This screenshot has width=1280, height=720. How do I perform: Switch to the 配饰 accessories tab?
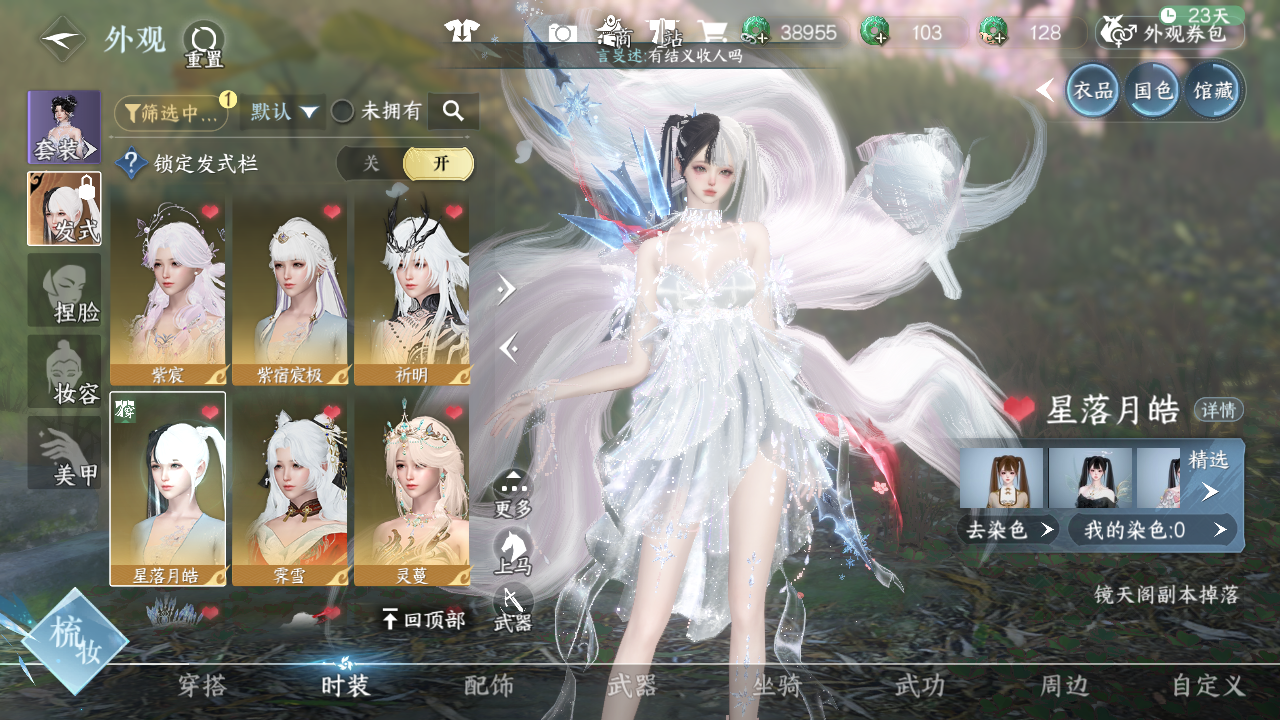coord(489,686)
